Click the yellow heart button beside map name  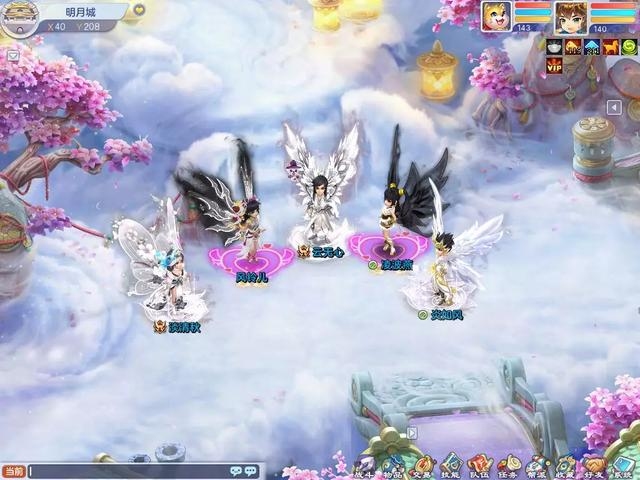coord(139,10)
